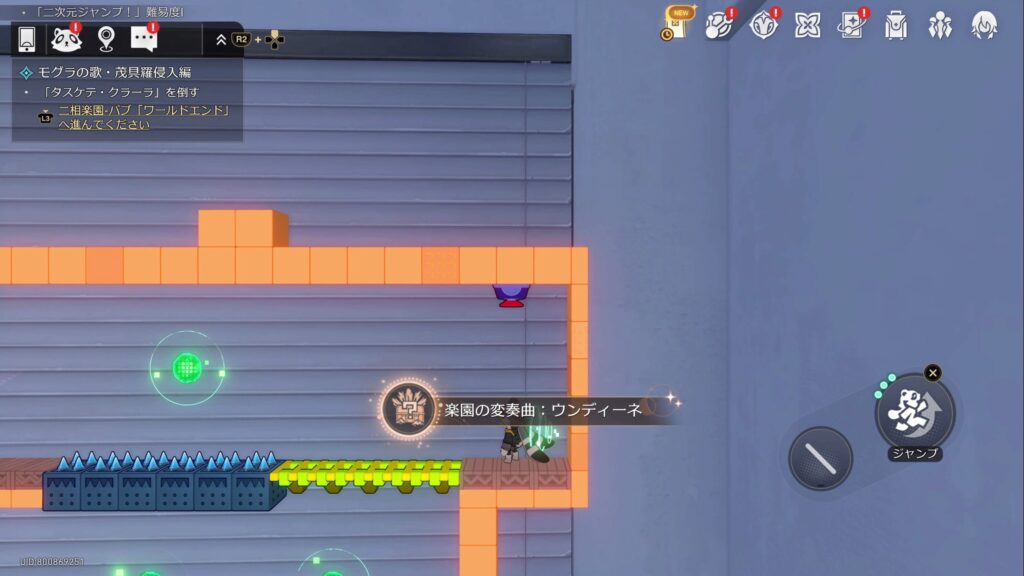Open the three-figure team icon

point(940,24)
